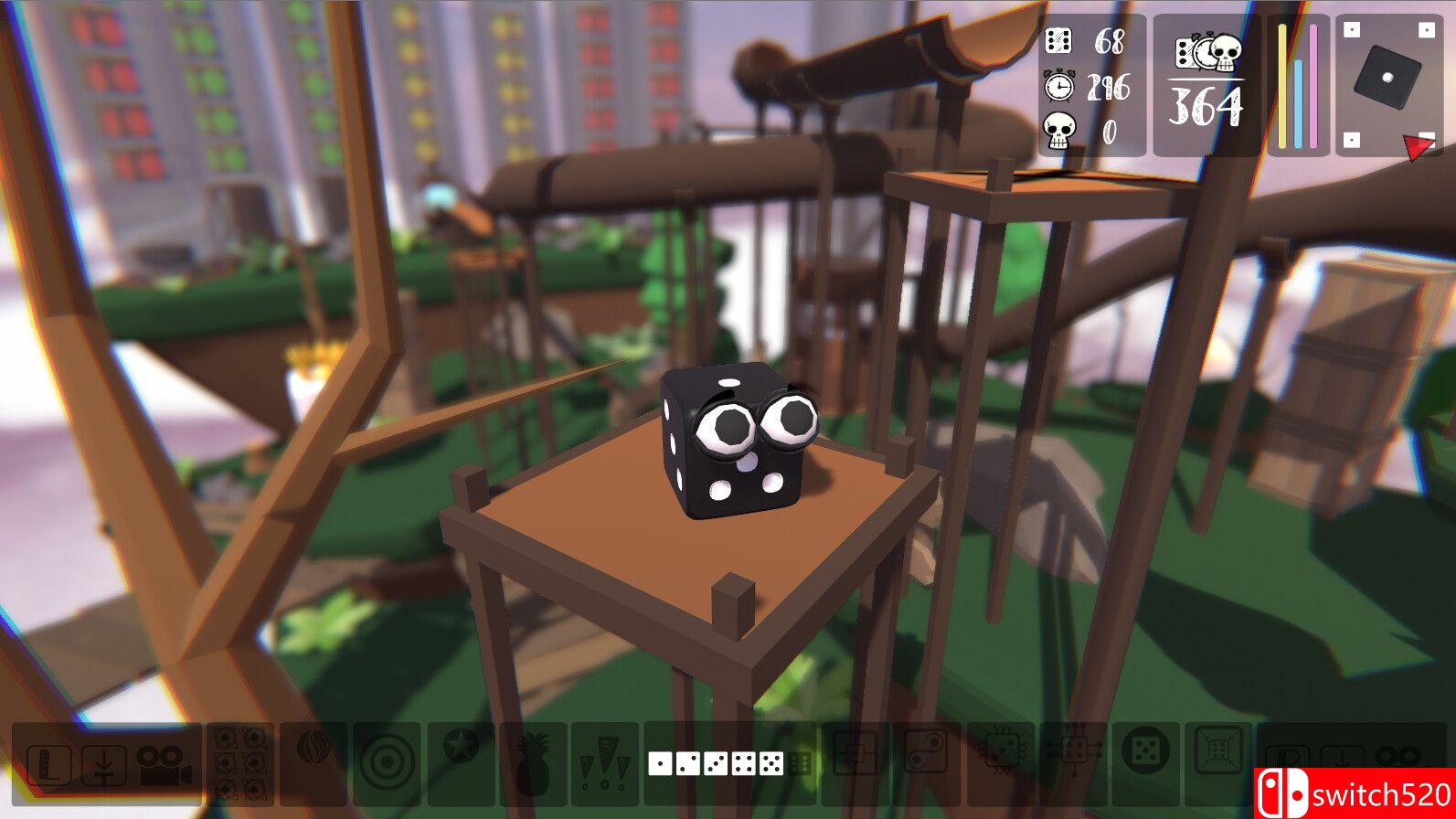
Task: Click the dice minimap panel
Action: pyautogui.click(x=1388, y=84)
